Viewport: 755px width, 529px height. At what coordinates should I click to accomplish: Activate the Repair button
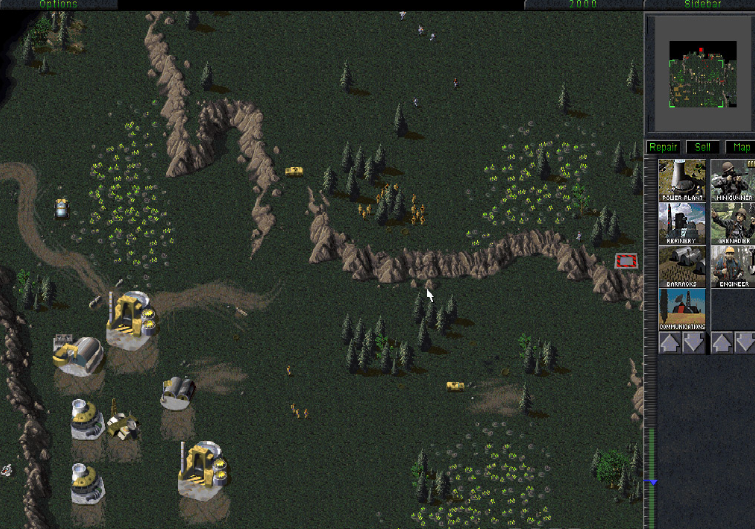663,148
